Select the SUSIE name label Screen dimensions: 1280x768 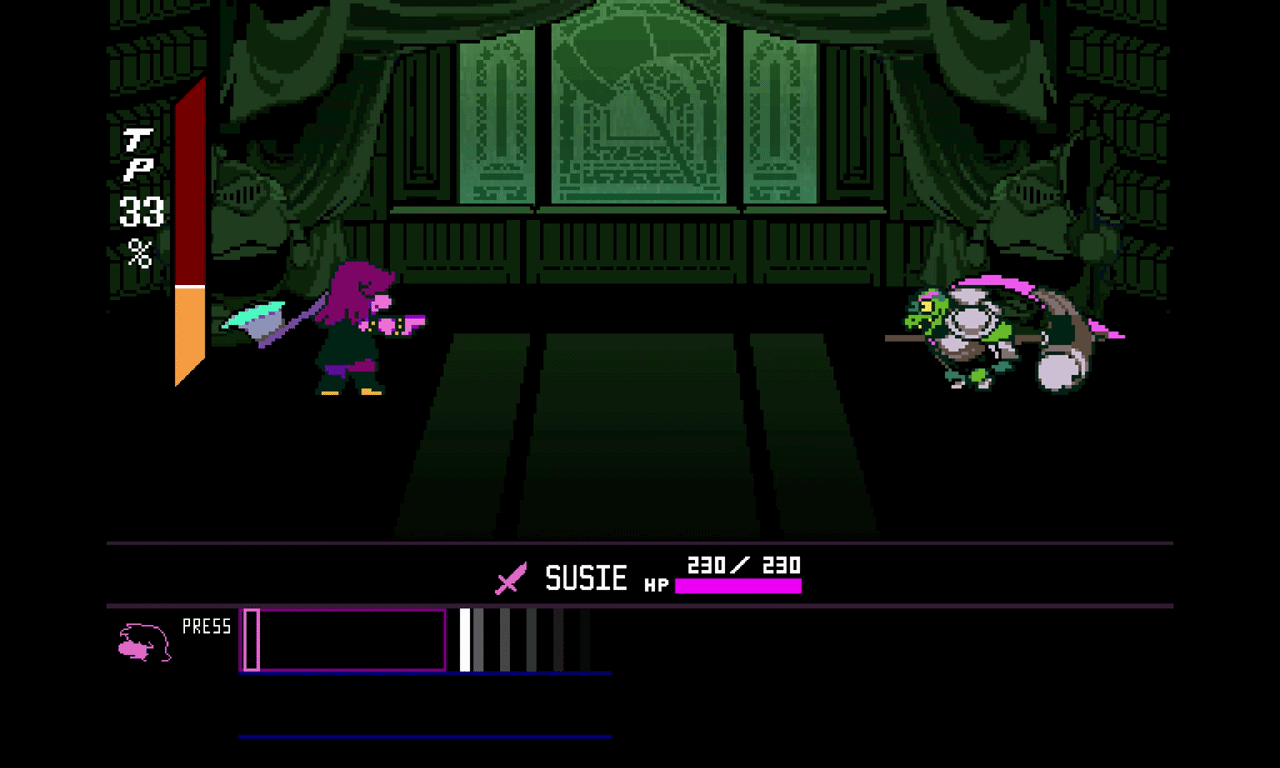pos(585,577)
